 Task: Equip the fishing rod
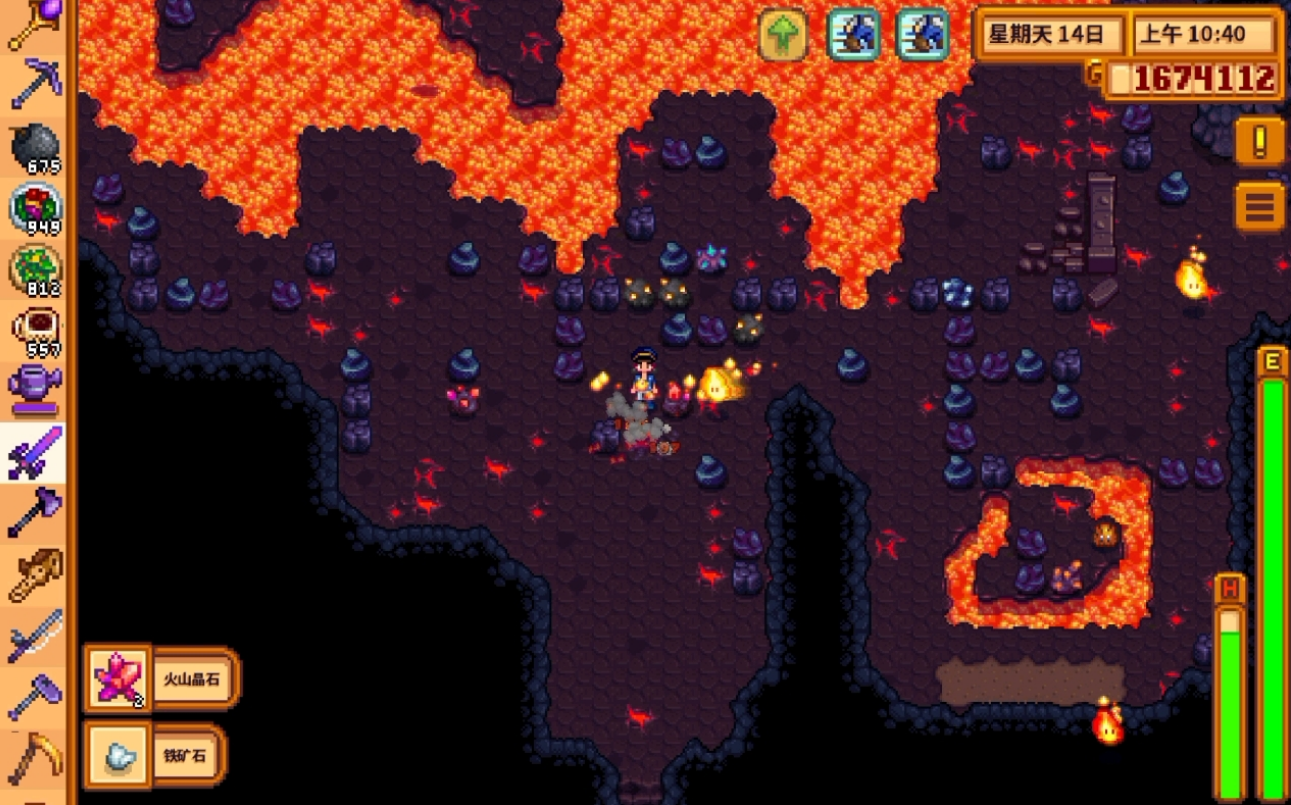click(35, 636)
